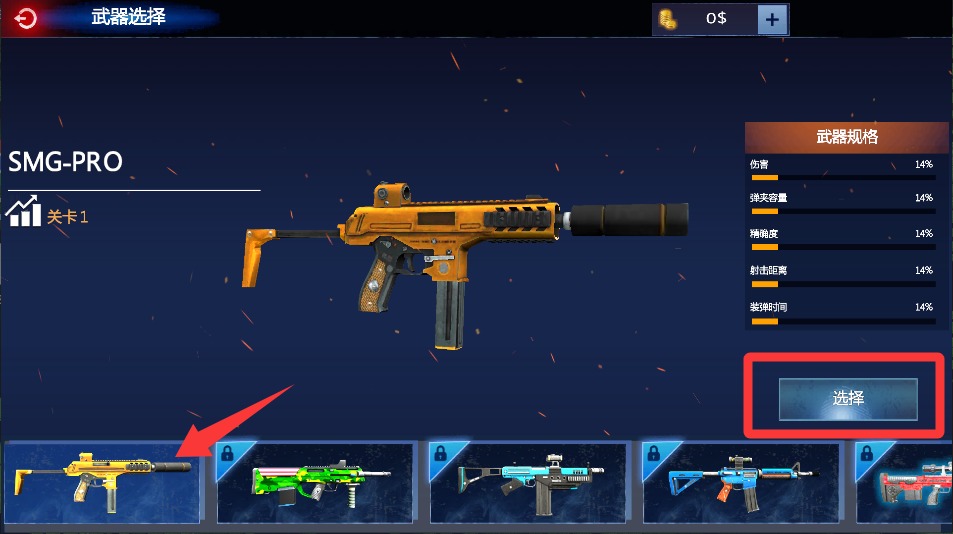Click the red exit button beside 武器选择
The width and height of the screenshot is (953, 534).
pos(27,18)
